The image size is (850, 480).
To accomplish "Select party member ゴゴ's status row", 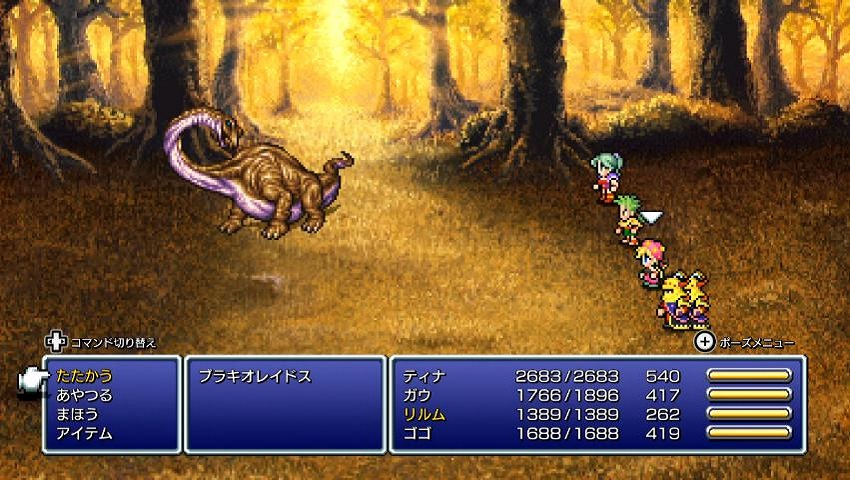I will (x=596, y=433).
